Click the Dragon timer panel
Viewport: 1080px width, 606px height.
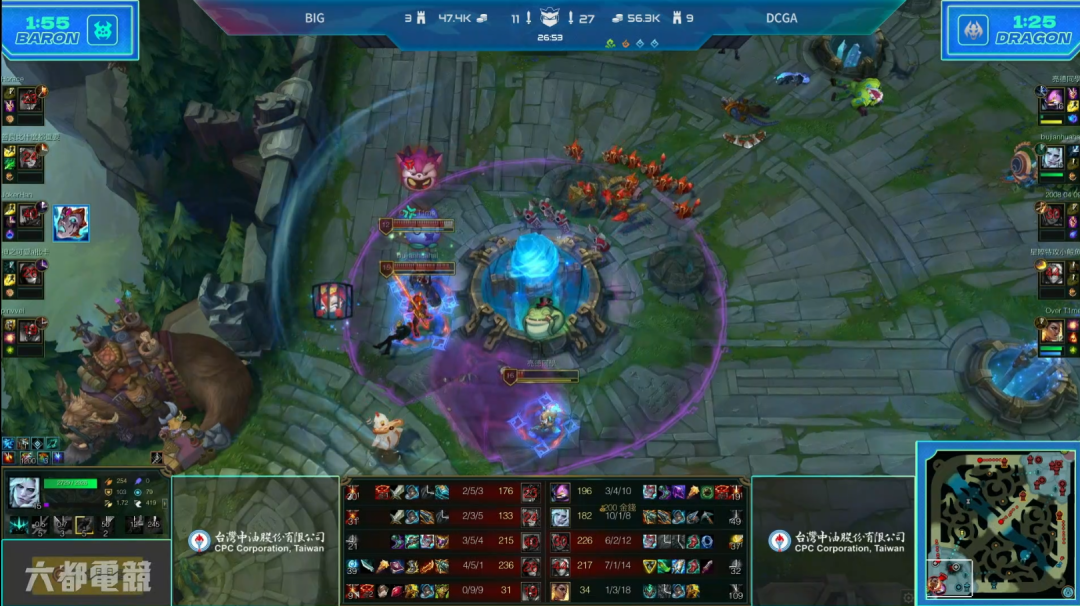pyautogui.click(x=1010, y=30)
